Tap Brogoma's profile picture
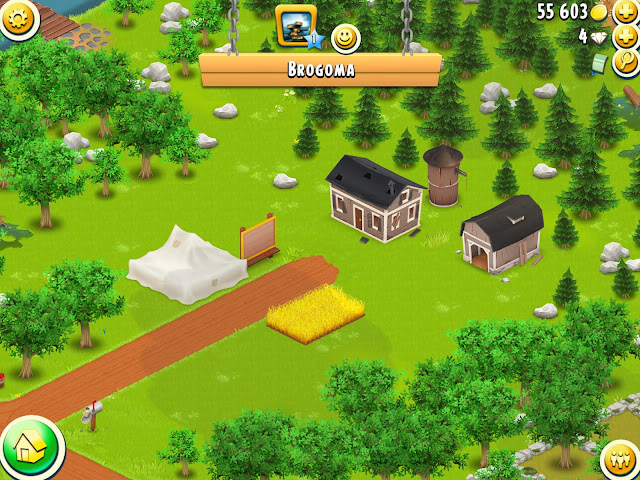This screenshot has height=480, width=640. click(x=295, y=25)
